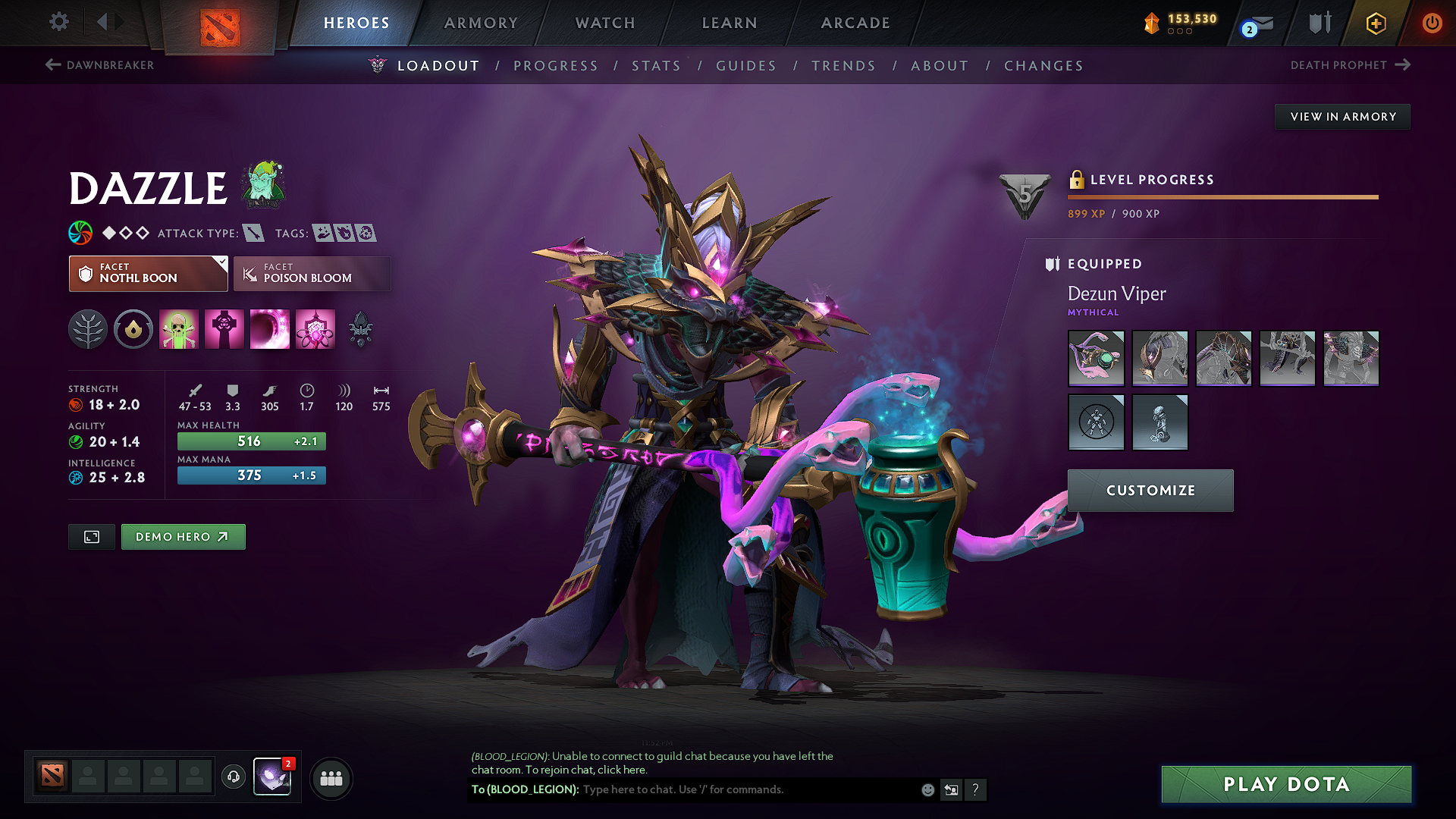The image size is (1456, 819).
Task: Click the DEMO HERO button
Action: (x=183, y=537)
